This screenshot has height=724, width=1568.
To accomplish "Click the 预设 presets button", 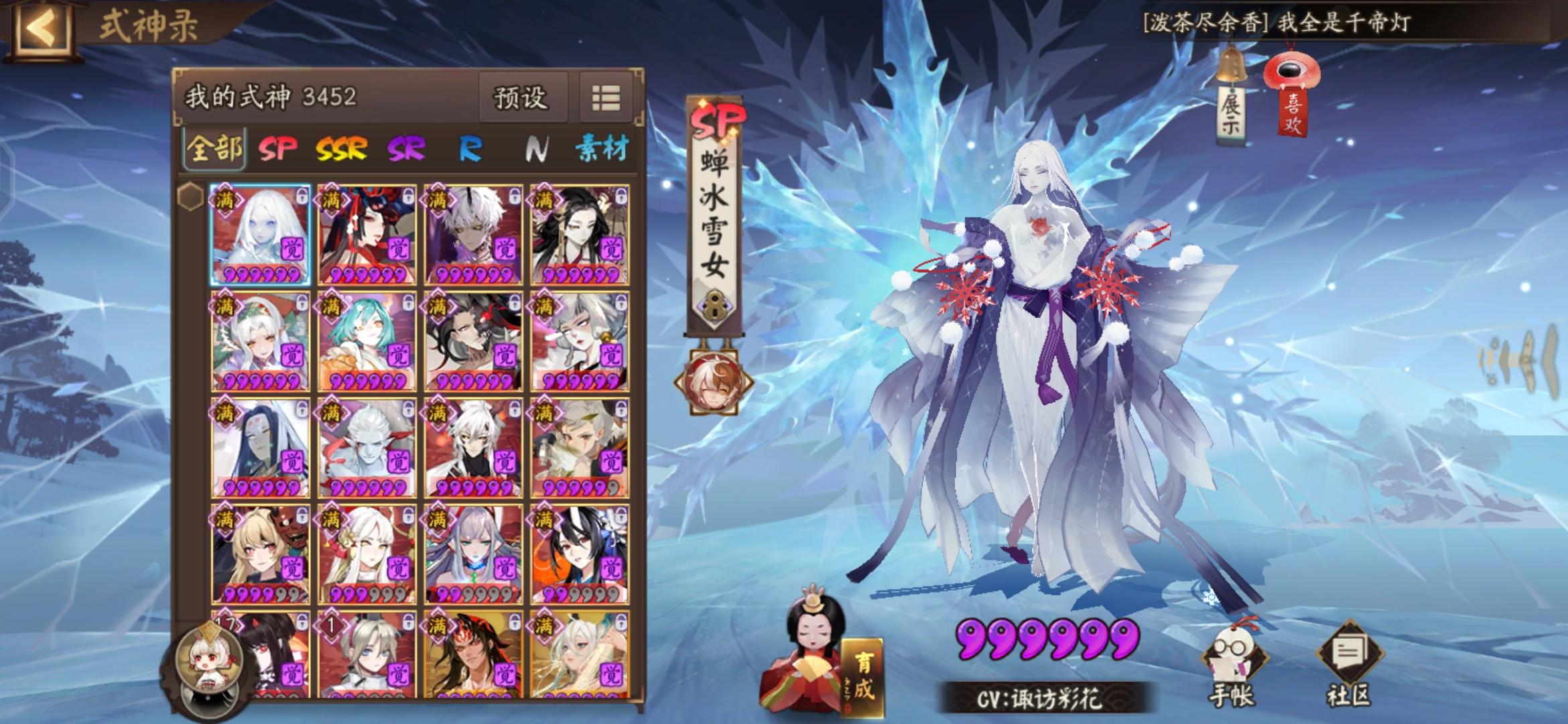I will (x=521, y=97).
